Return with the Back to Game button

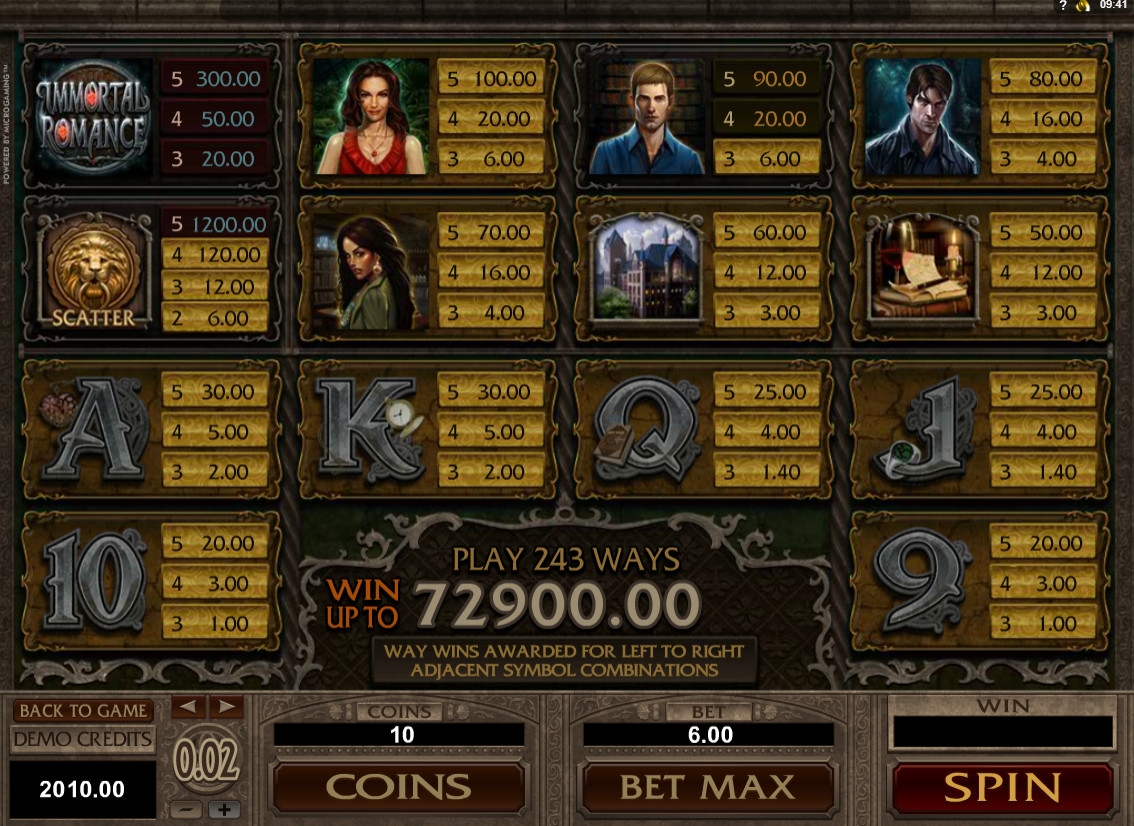(83, 711)
